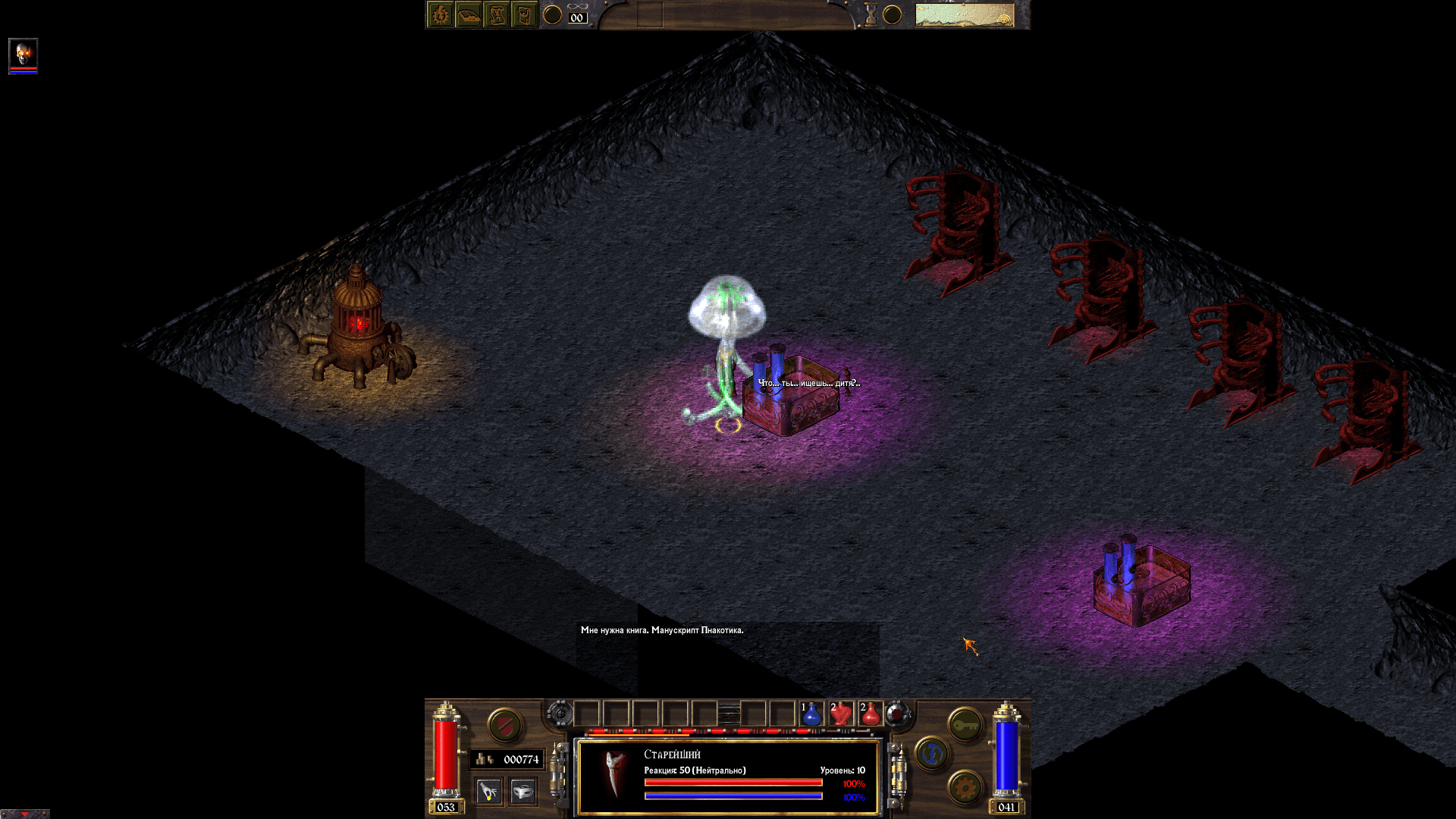Open the map with the scroll icon
The width and height of the screenshot is (1456, 819).
click(x=497, y=14)
